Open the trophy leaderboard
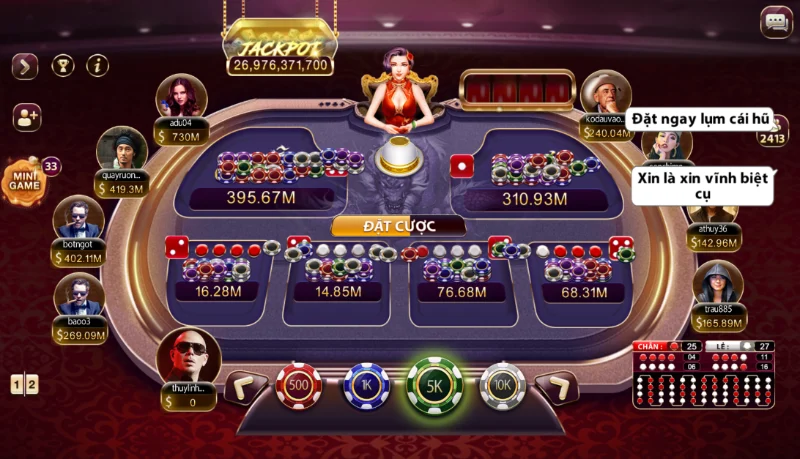 pos(62,66)
